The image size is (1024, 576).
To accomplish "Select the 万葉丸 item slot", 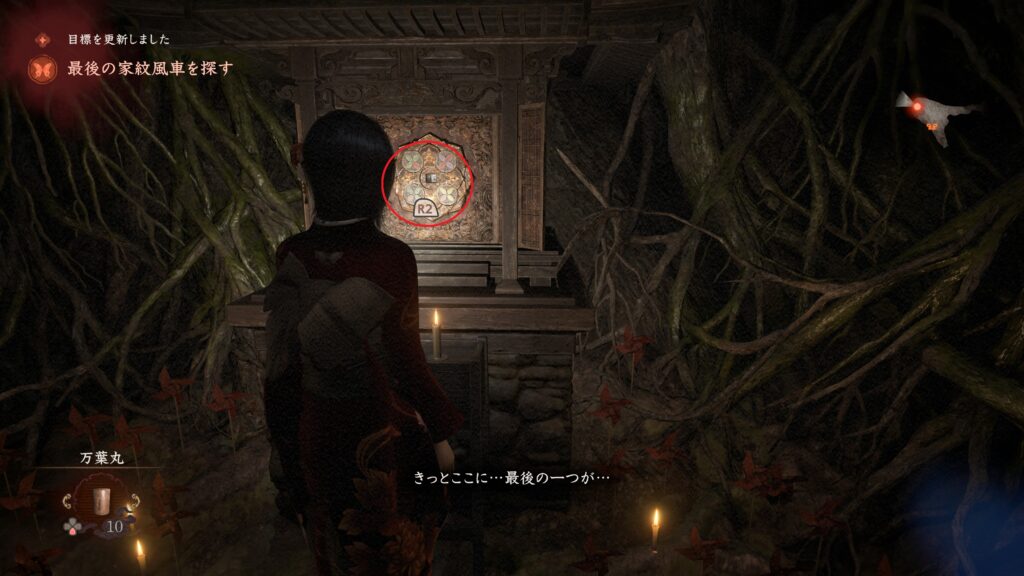I will 99,502.
